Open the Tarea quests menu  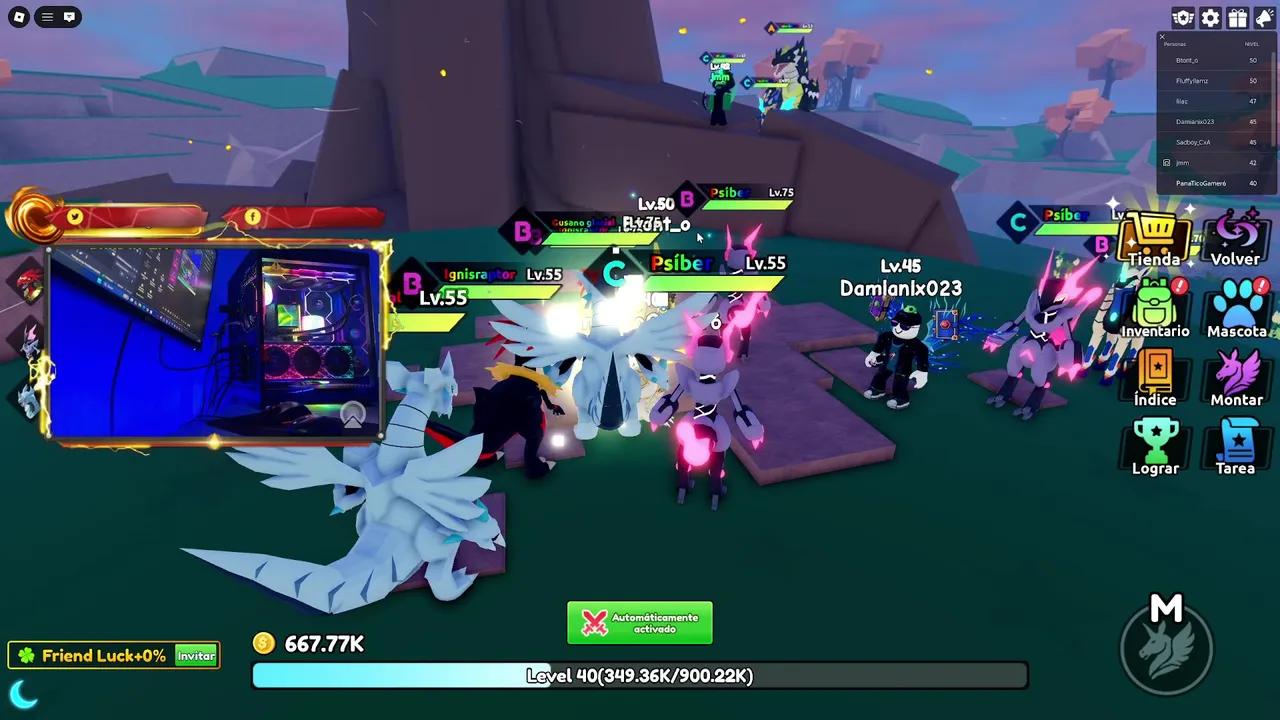[1236, 446]
